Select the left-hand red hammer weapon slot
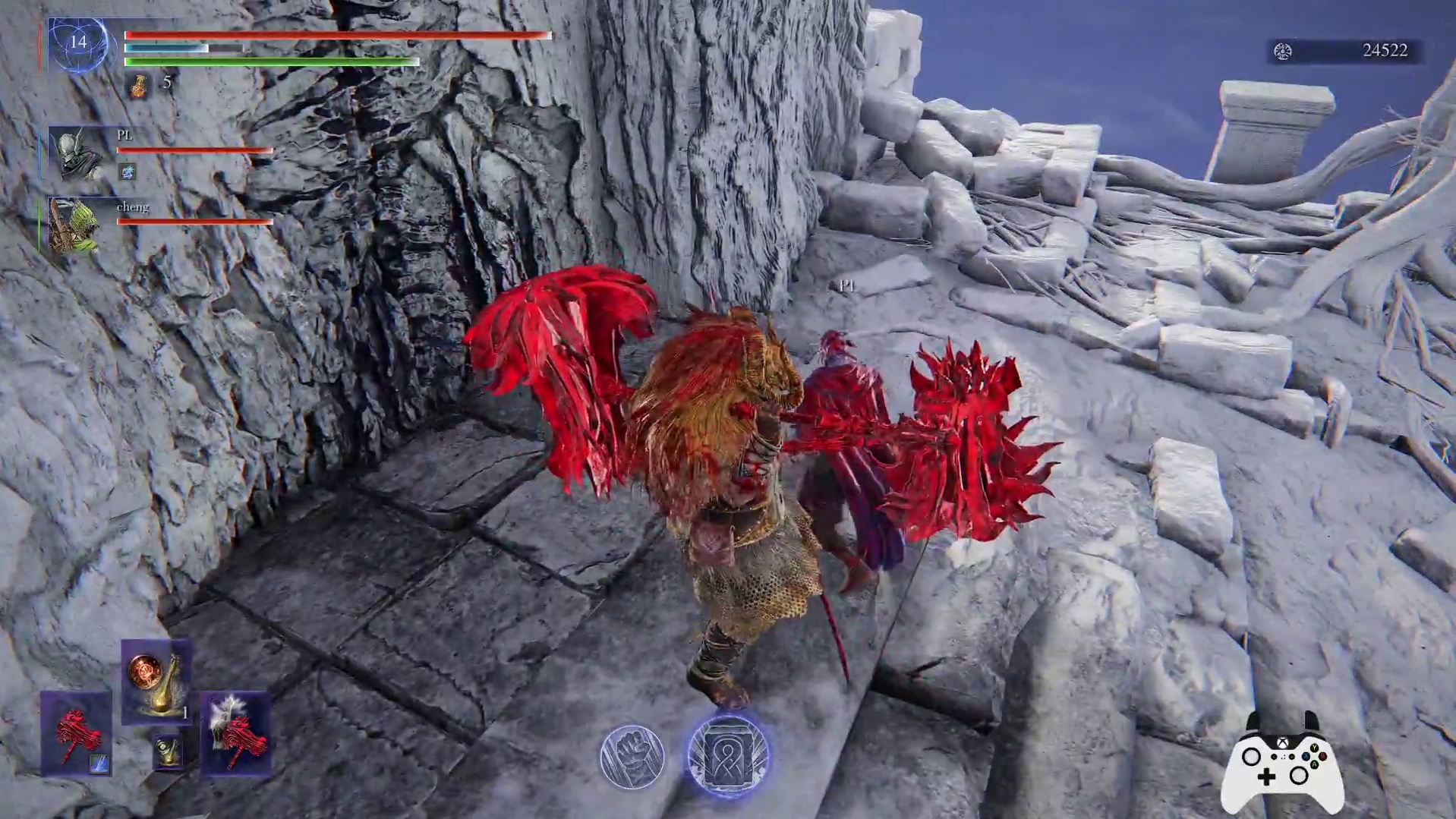 [74, 732]
